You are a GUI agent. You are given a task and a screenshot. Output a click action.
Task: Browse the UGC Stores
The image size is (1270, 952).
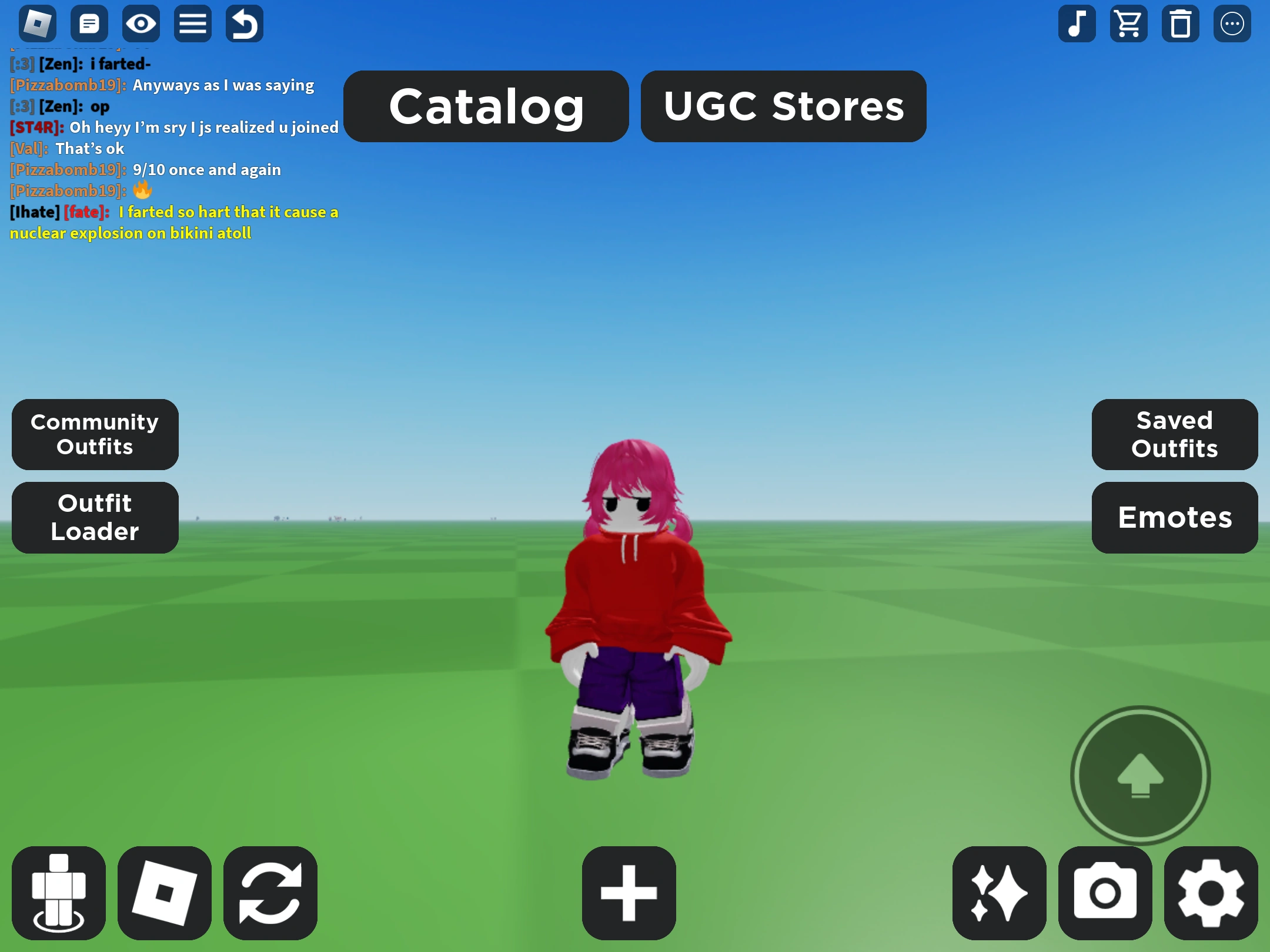click(783, 106)
